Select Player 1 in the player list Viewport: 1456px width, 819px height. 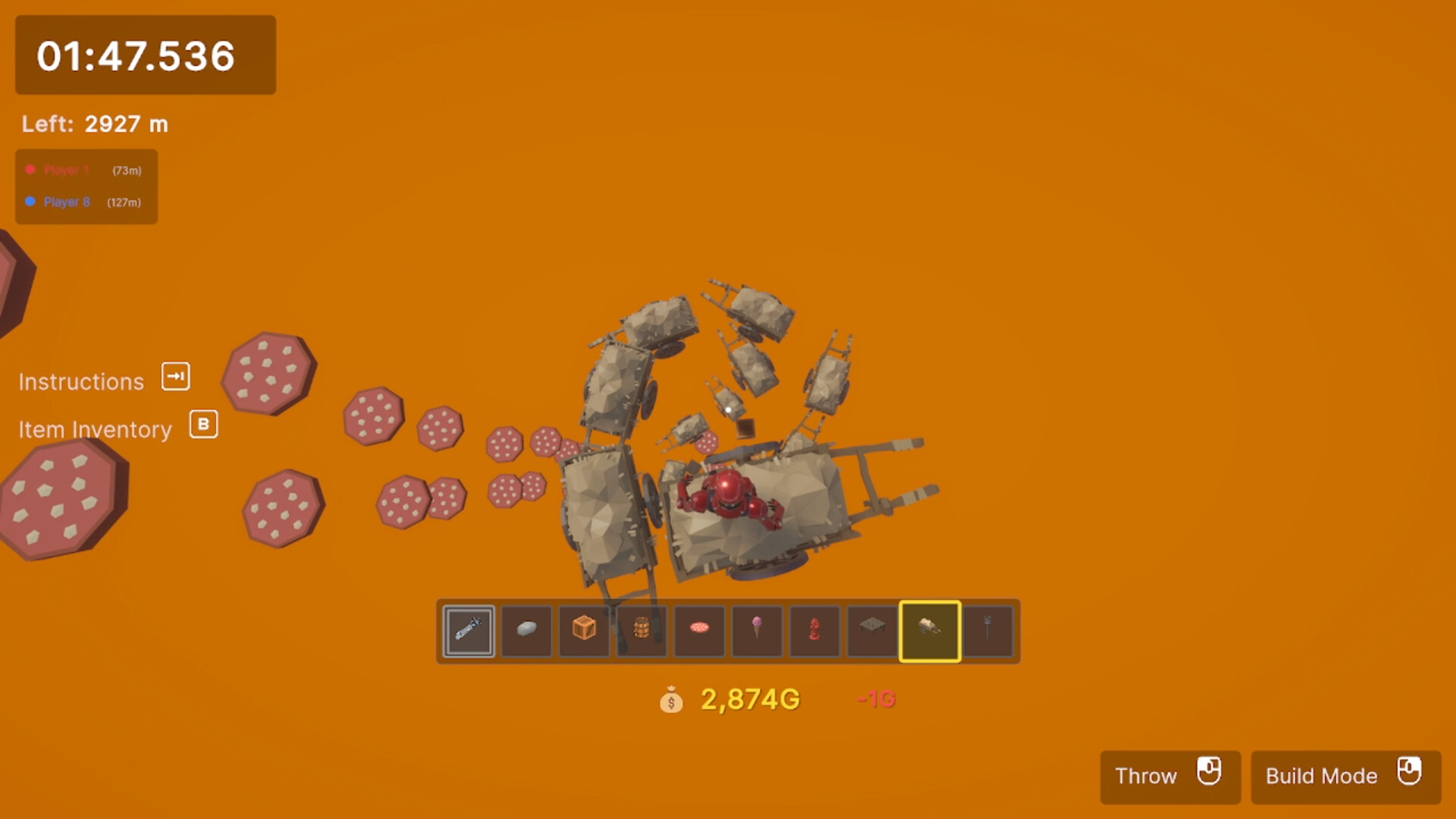[x=65, y=170]
